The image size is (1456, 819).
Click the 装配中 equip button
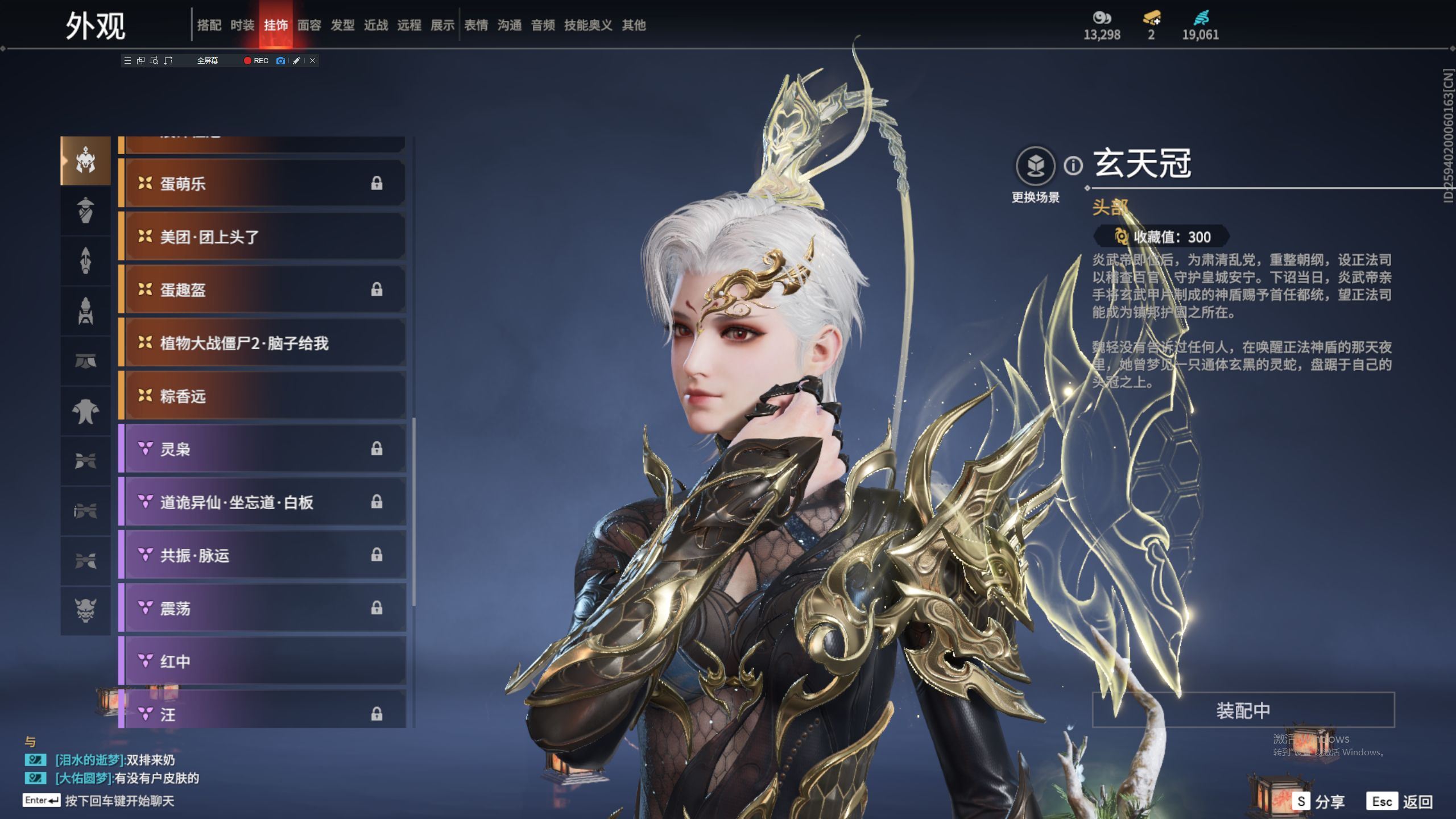pyautogui.click(x=1243, y=710)
